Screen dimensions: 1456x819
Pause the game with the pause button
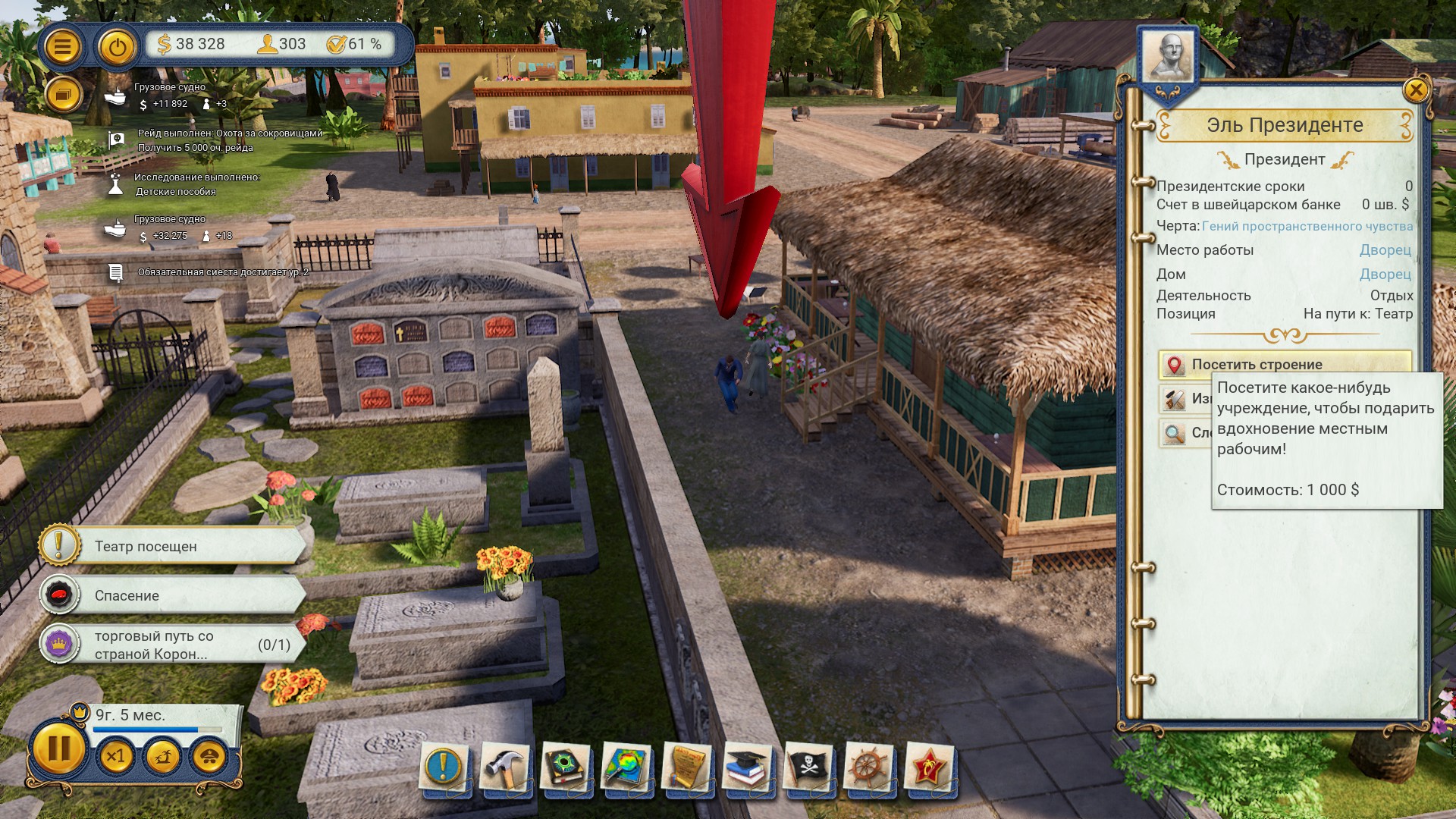click(x=58, y=749)
